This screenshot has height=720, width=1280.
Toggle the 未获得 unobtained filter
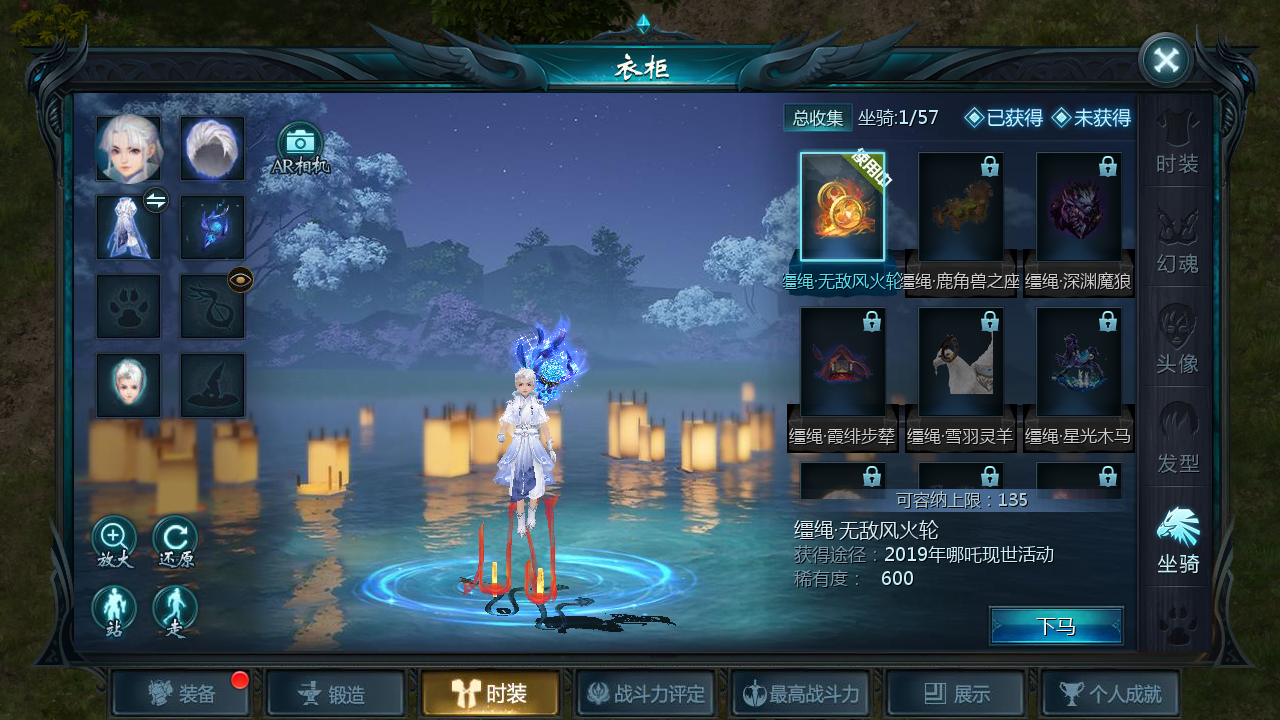click(1091, 118)
